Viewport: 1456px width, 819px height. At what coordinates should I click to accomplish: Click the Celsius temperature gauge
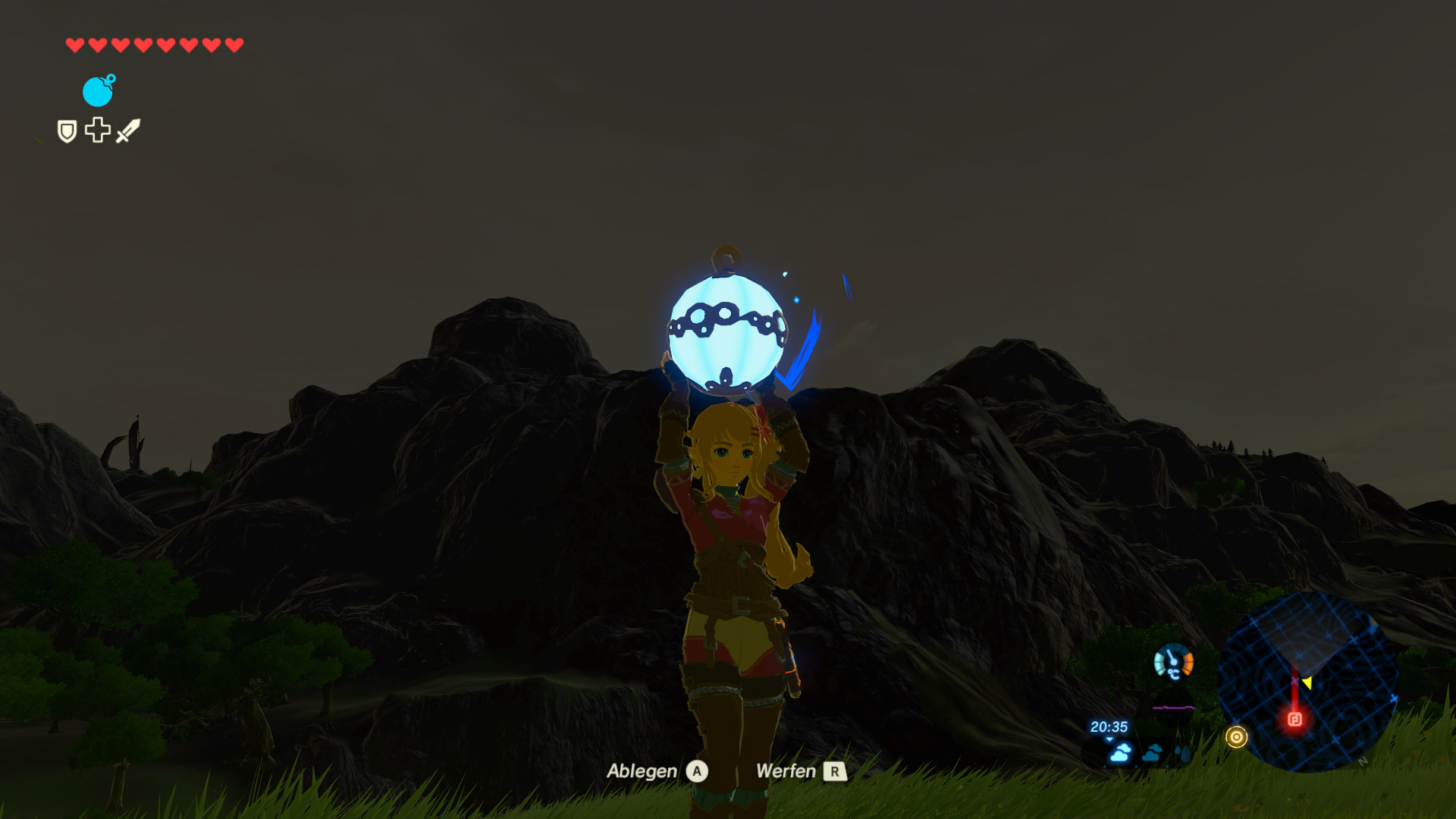(x=1174, y=662)
